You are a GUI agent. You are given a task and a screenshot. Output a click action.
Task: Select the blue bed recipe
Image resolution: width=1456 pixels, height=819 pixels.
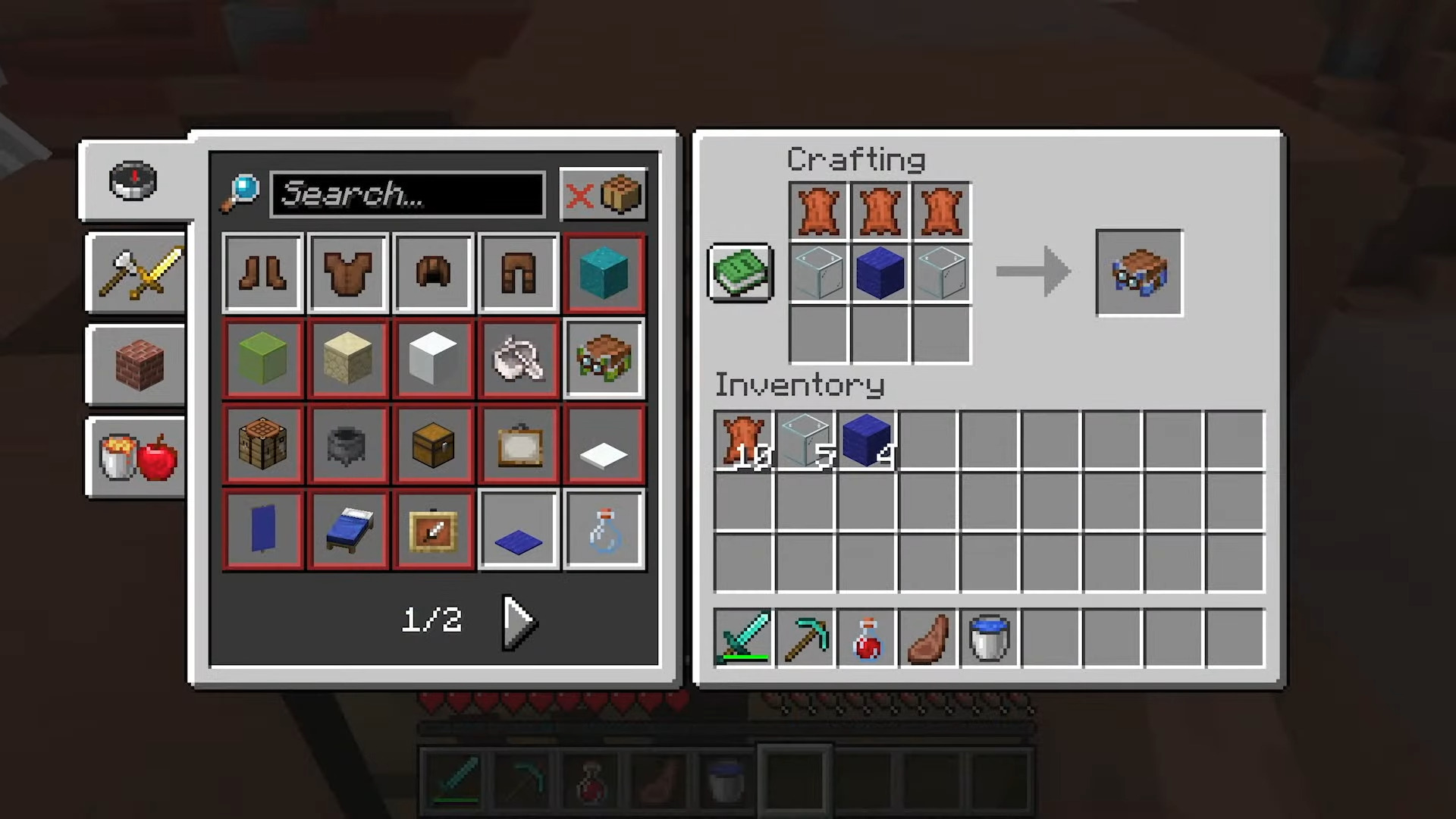(x=347, y=529)
